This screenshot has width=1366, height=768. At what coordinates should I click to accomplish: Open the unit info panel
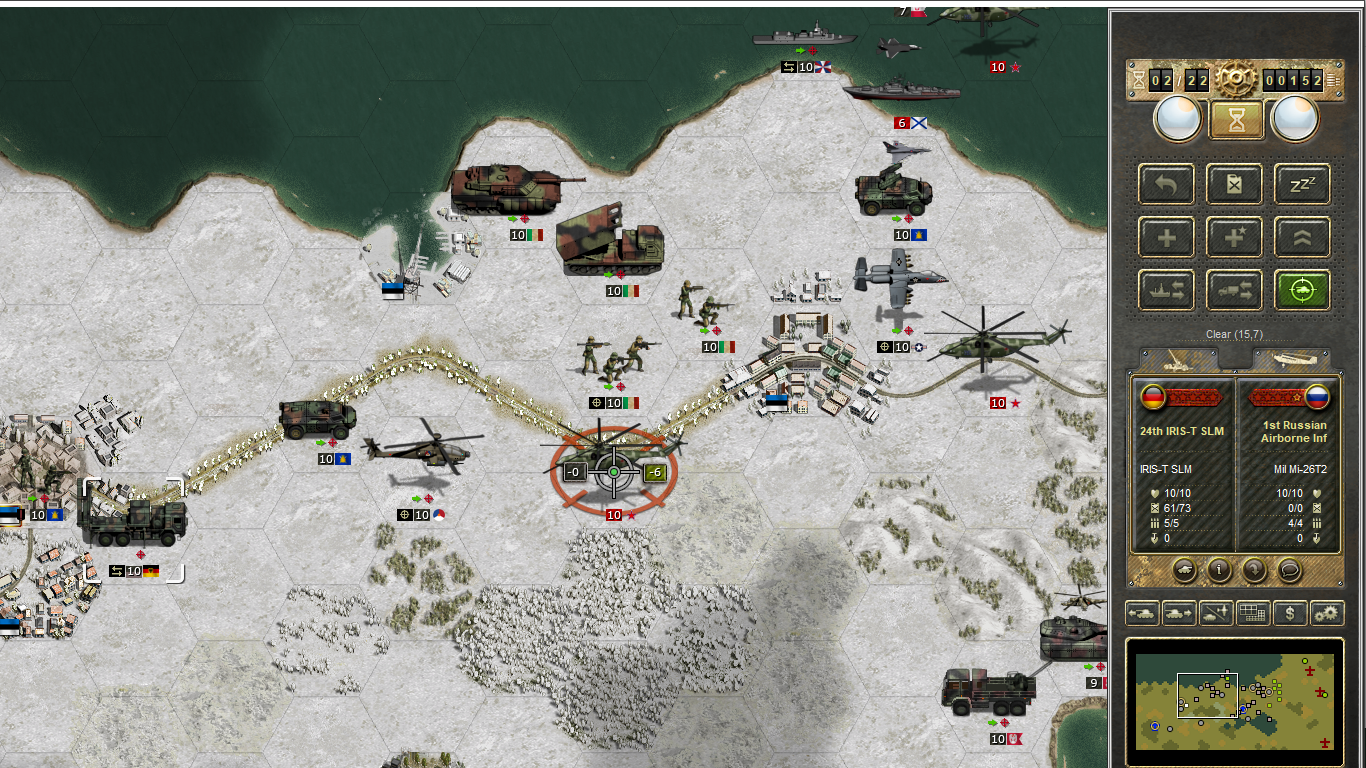[1219, 570]
